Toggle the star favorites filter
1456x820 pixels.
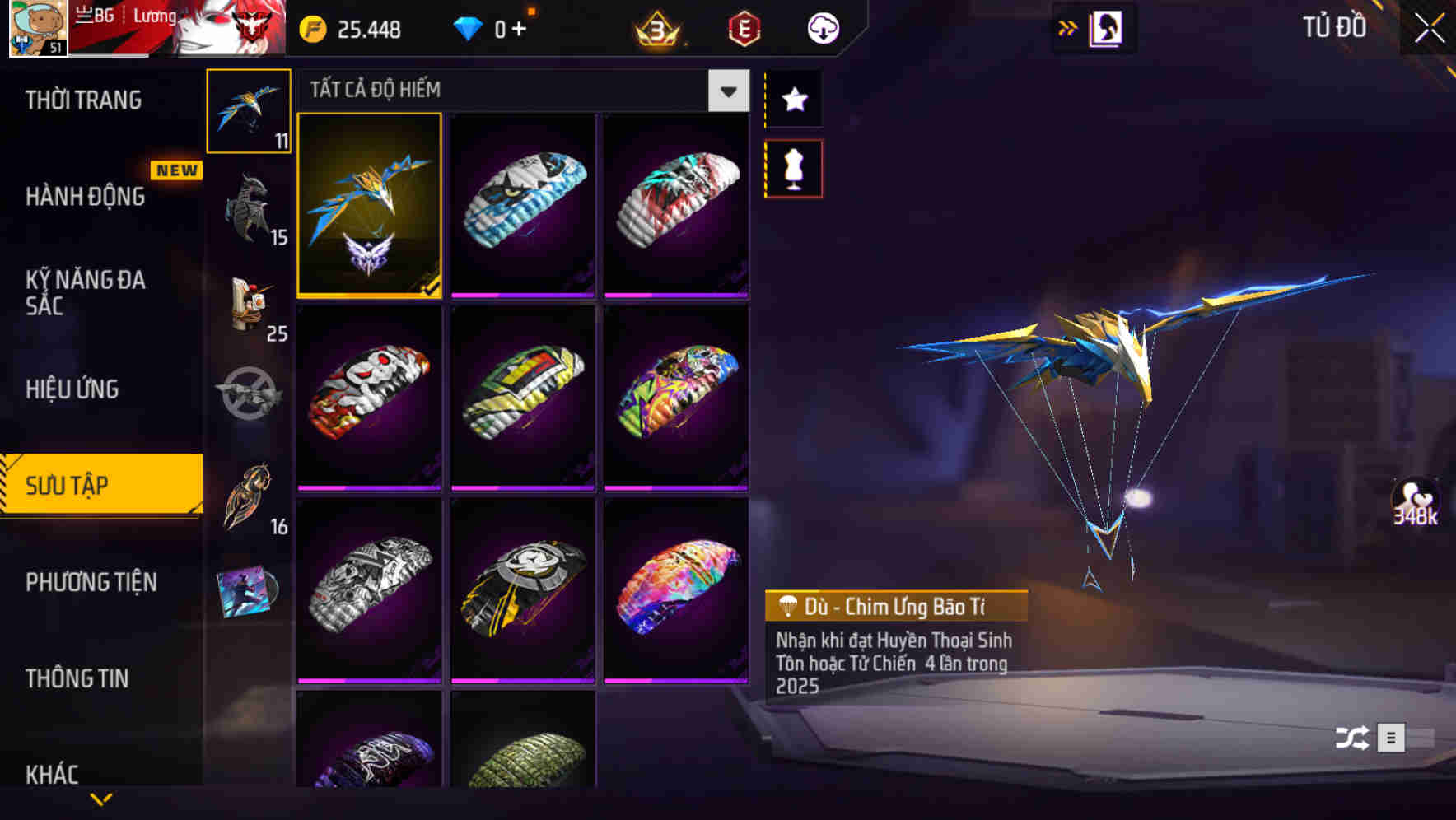click(x=794, y=100)
